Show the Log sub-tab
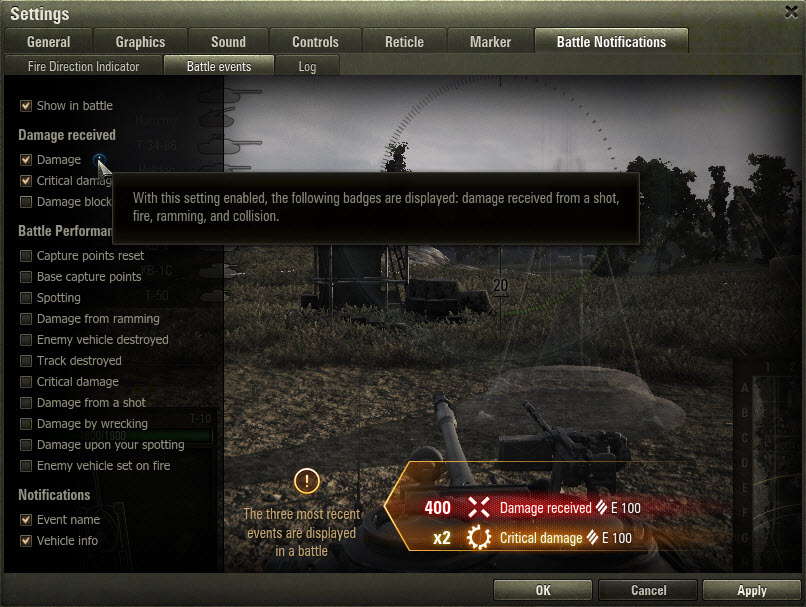Viewport: 806px width, 607px height. coord(307,67)
